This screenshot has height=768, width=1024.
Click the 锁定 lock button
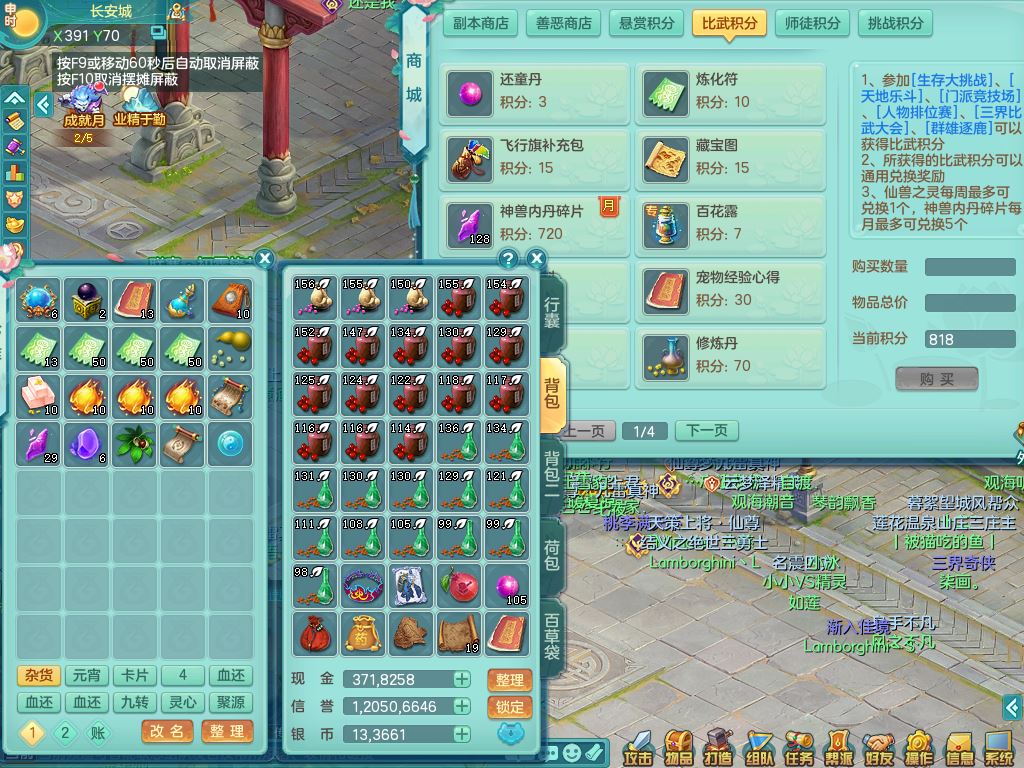509,706
